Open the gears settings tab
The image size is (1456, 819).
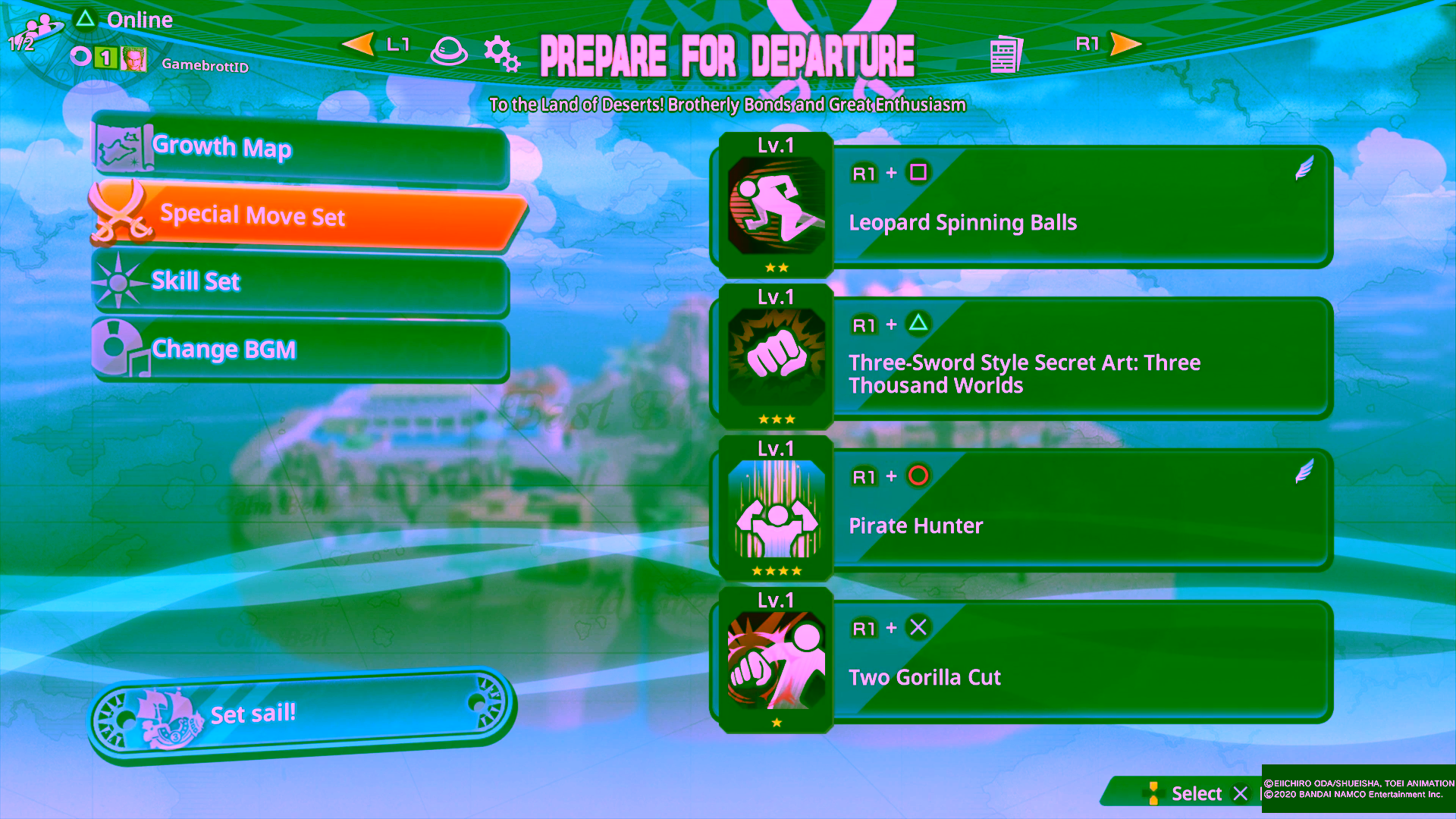(501, 53)
